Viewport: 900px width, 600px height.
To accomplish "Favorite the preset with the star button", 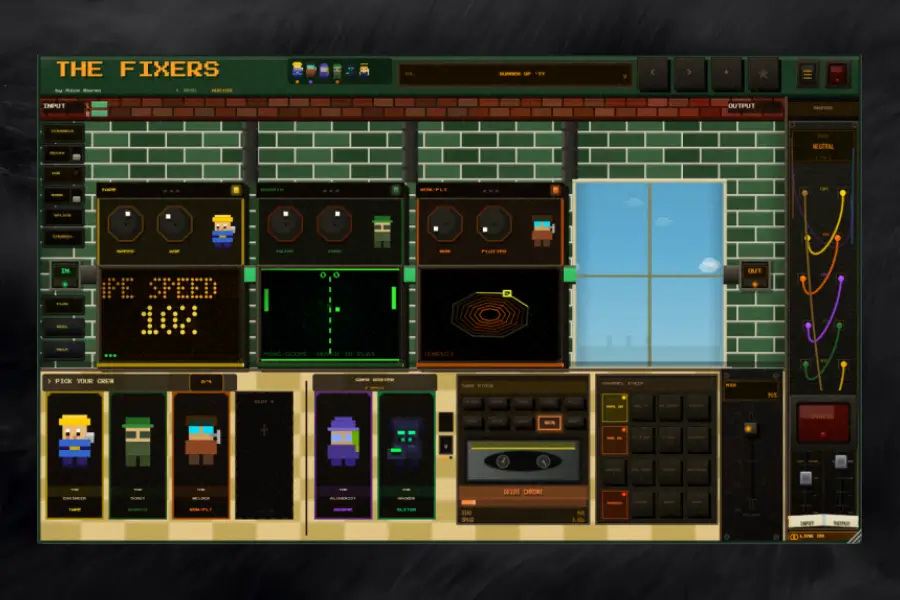I will click(764, 74).
